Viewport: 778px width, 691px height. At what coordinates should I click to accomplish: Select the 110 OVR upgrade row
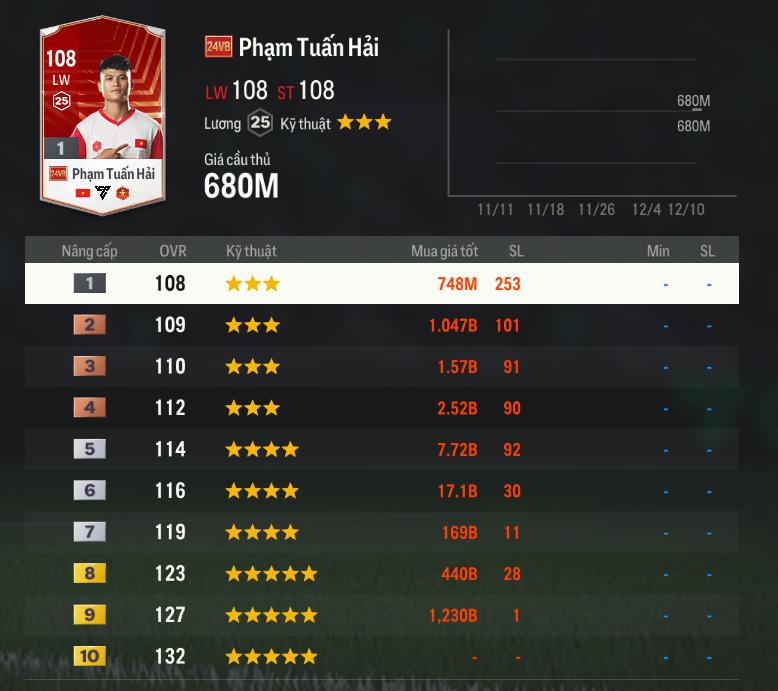point(381,367)
